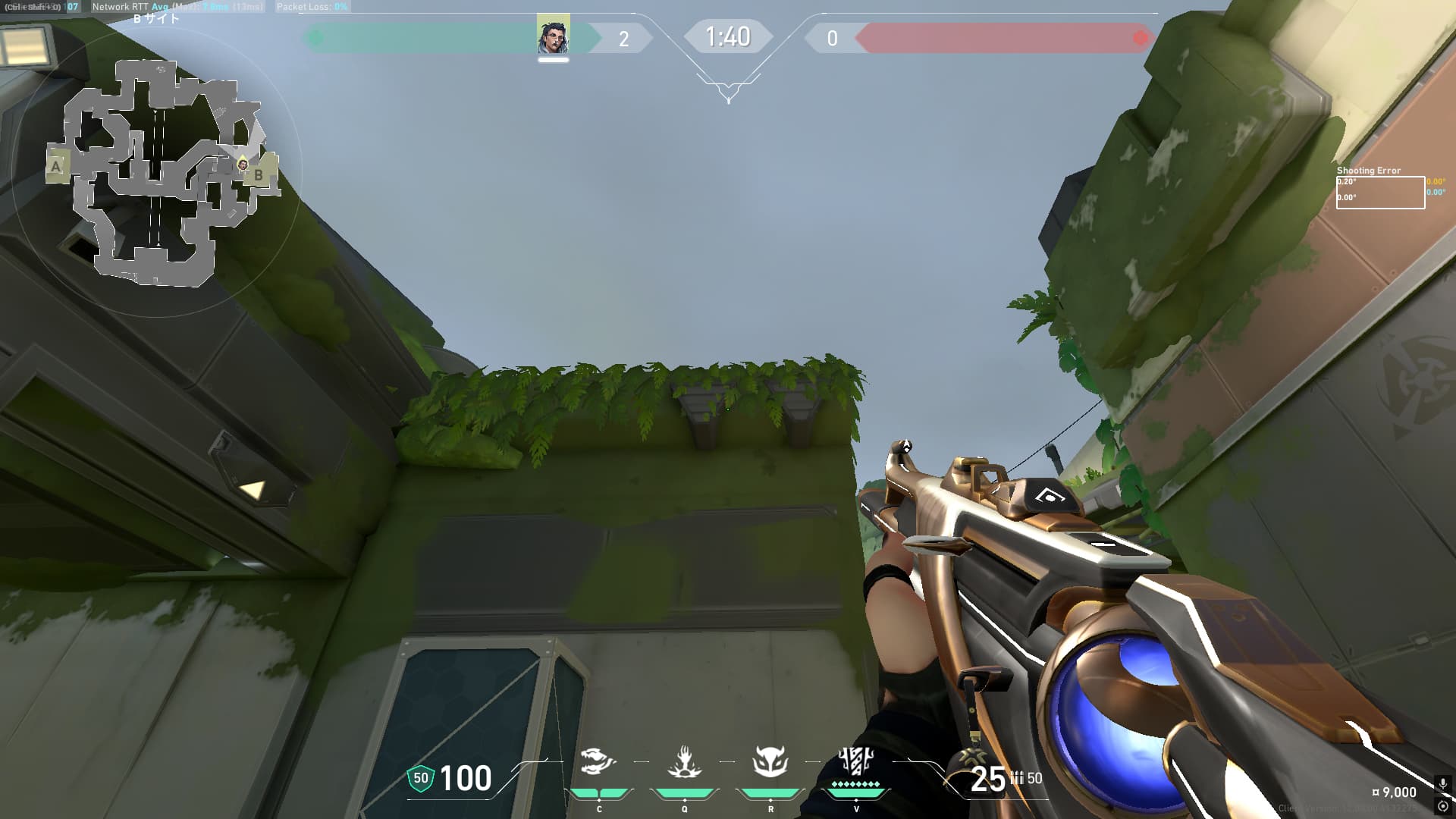This screenshot has height=819, width=1456.
Task: Activate the Nightfall ultimate icon
Action: (856, 760)
